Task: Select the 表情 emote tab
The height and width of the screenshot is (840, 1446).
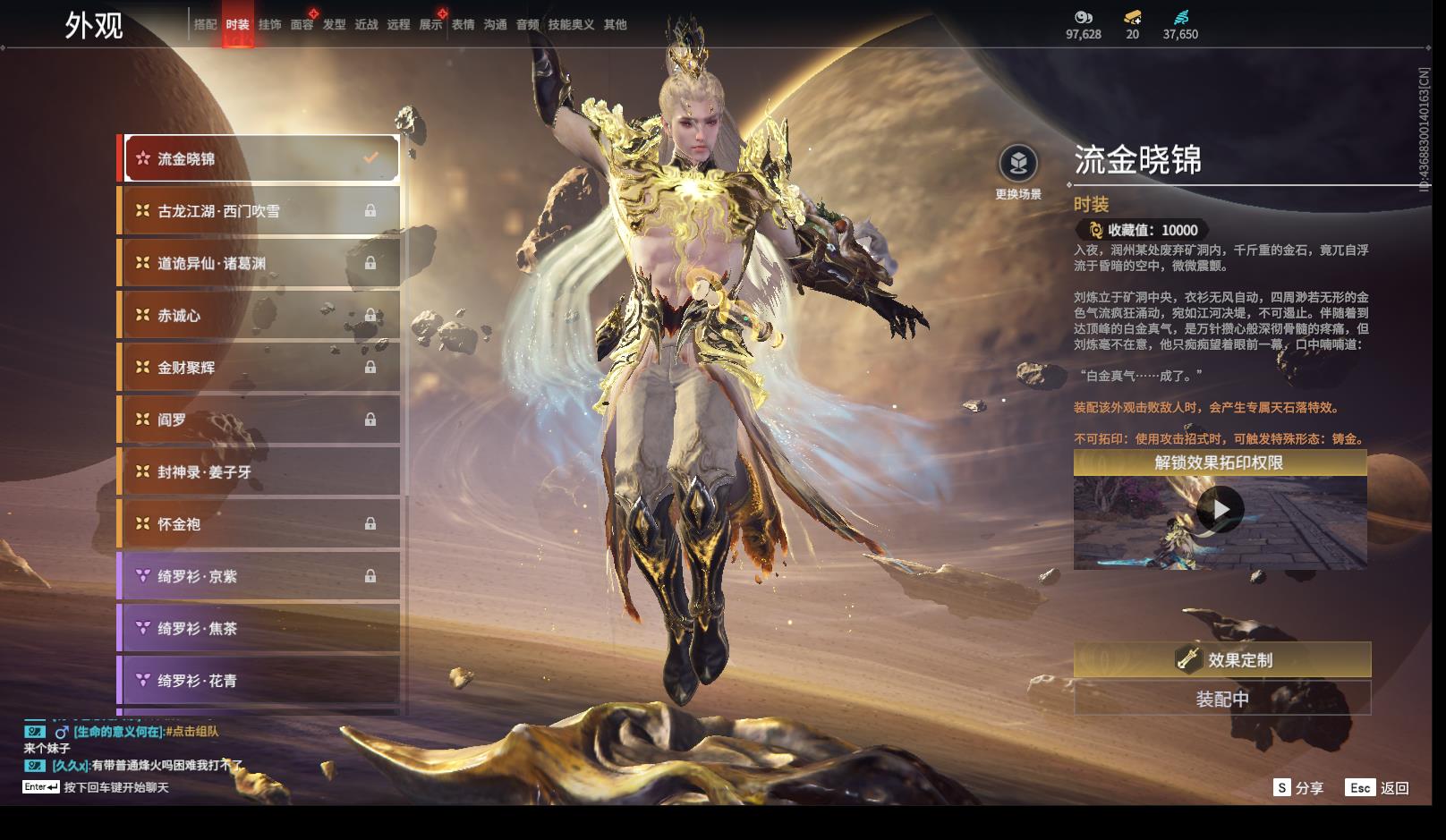Action: tap(463, 25)
